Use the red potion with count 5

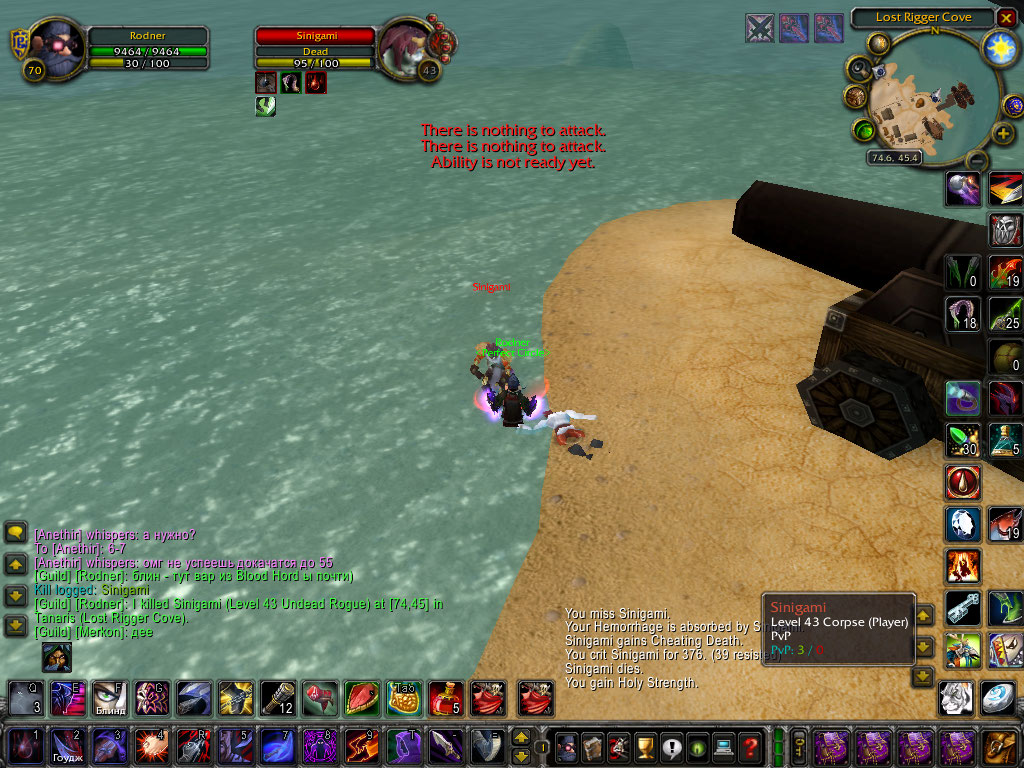point(445,697)
